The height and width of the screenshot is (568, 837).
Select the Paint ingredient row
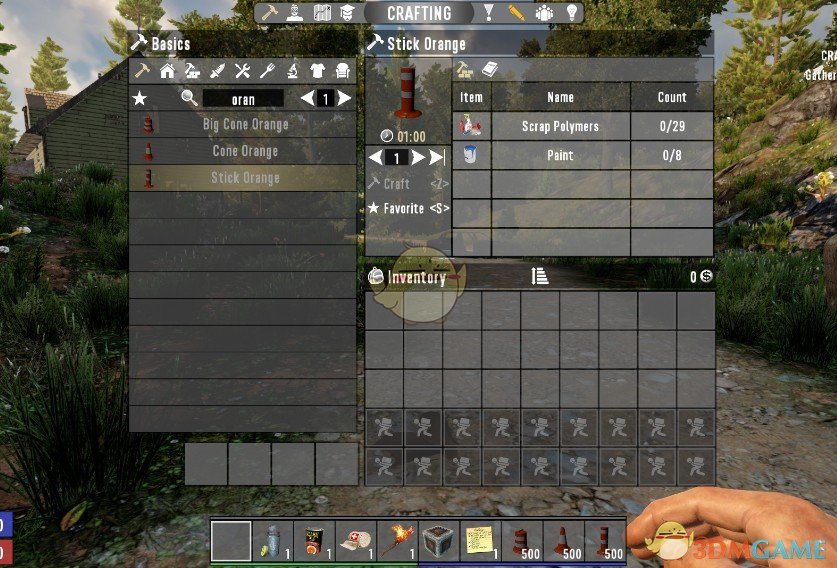560,155
